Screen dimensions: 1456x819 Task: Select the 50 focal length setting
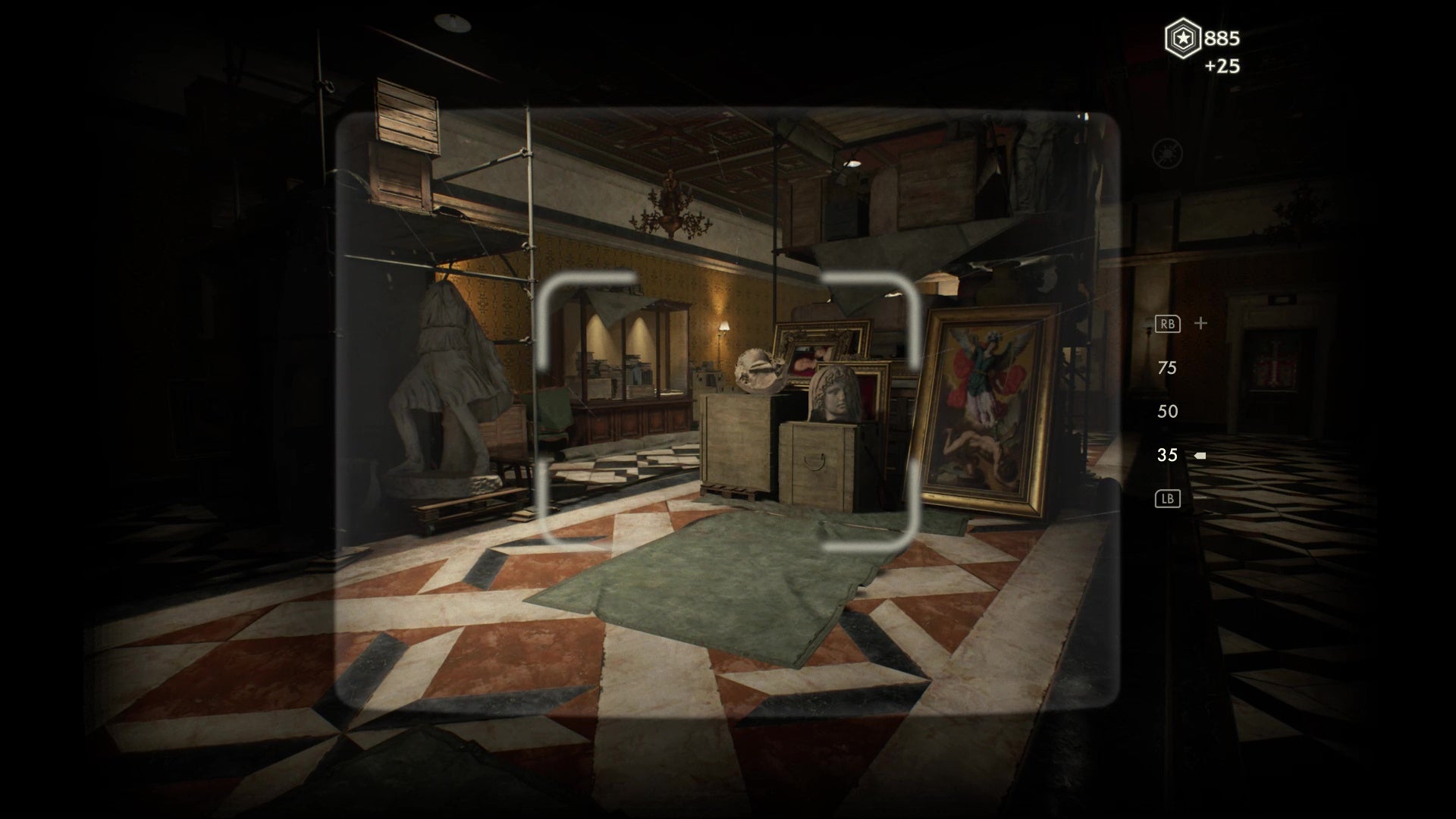click(x=1166, y=411)
